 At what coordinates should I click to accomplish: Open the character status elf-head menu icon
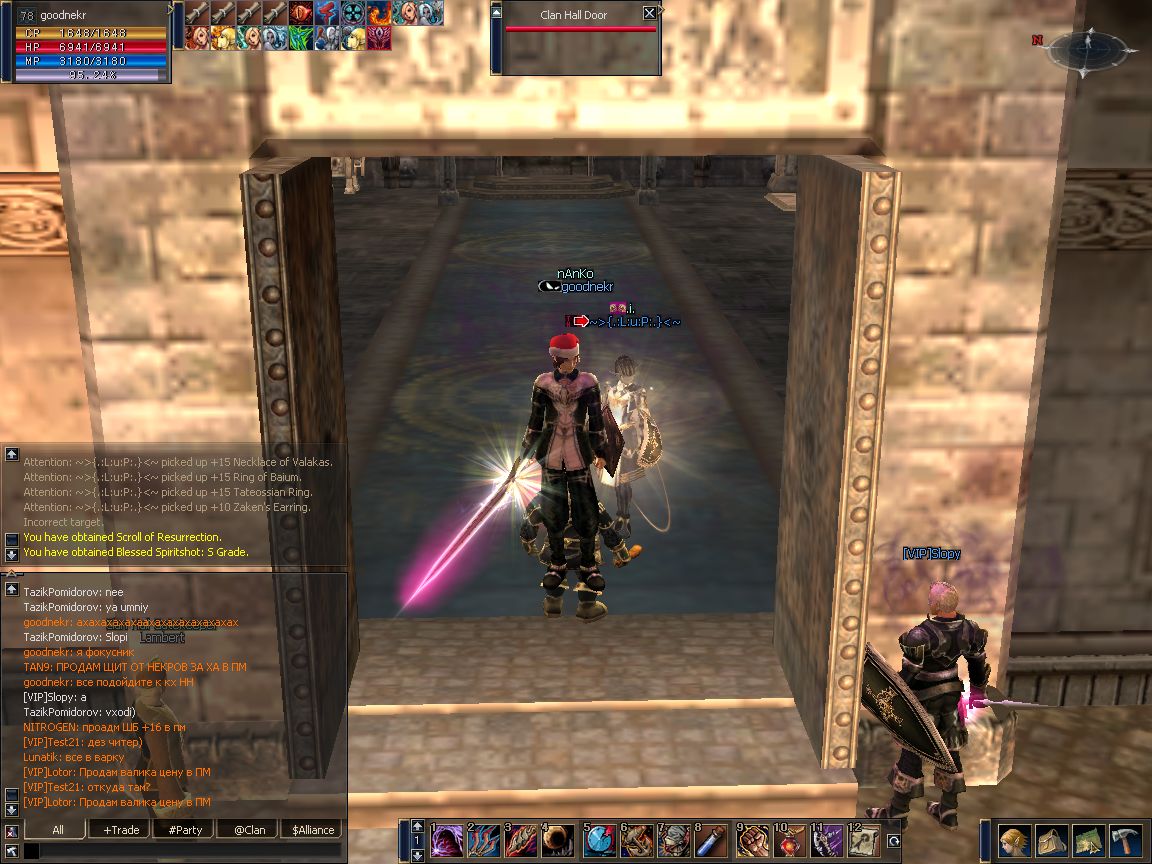click(x=1014, y=841)
